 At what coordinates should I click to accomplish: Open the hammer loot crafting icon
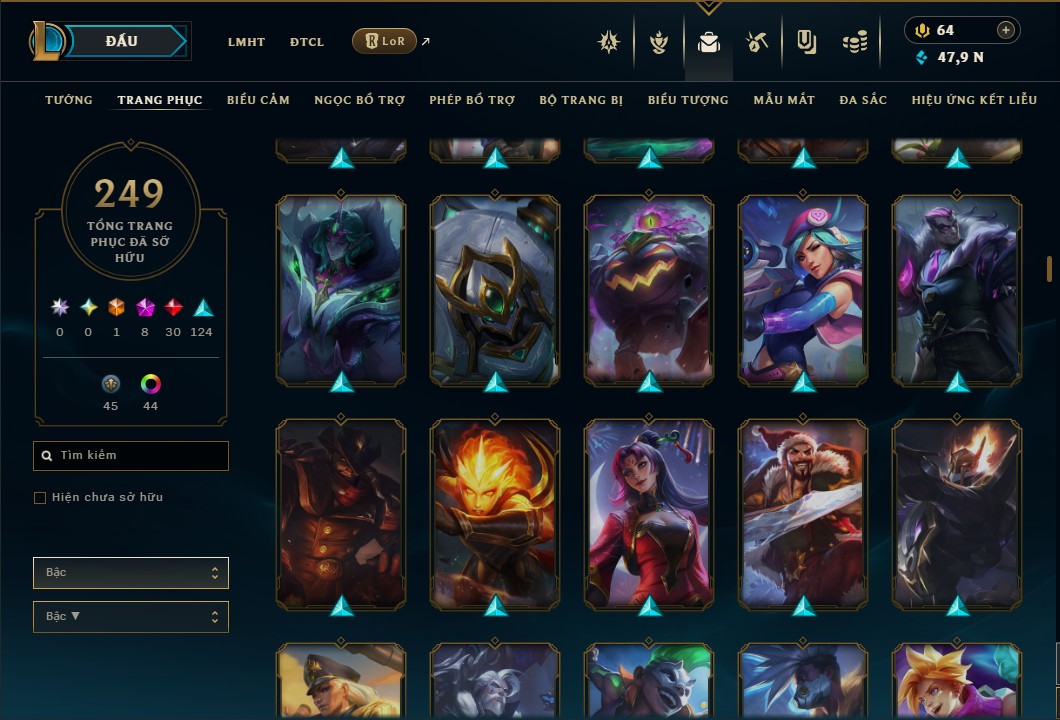(x=756, y=42)
